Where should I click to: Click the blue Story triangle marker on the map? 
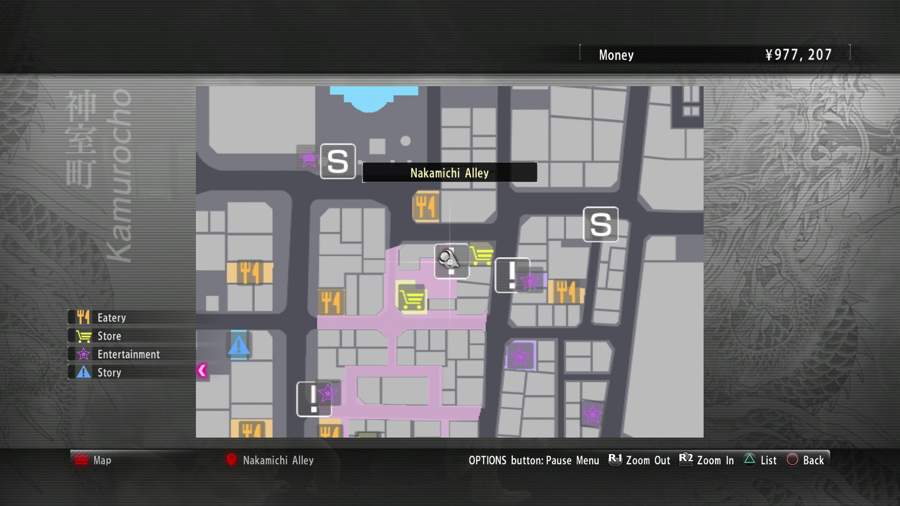[239, 346]
